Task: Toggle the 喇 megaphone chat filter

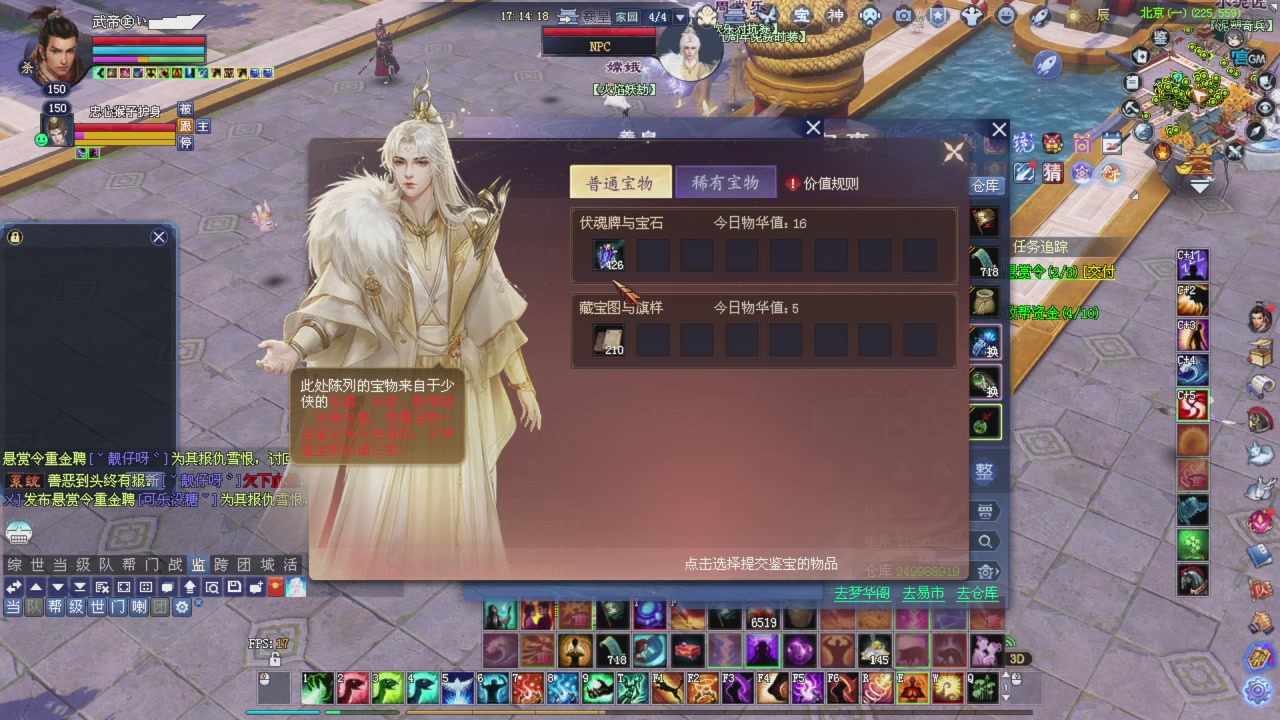Action: click(x=140, y=608)
